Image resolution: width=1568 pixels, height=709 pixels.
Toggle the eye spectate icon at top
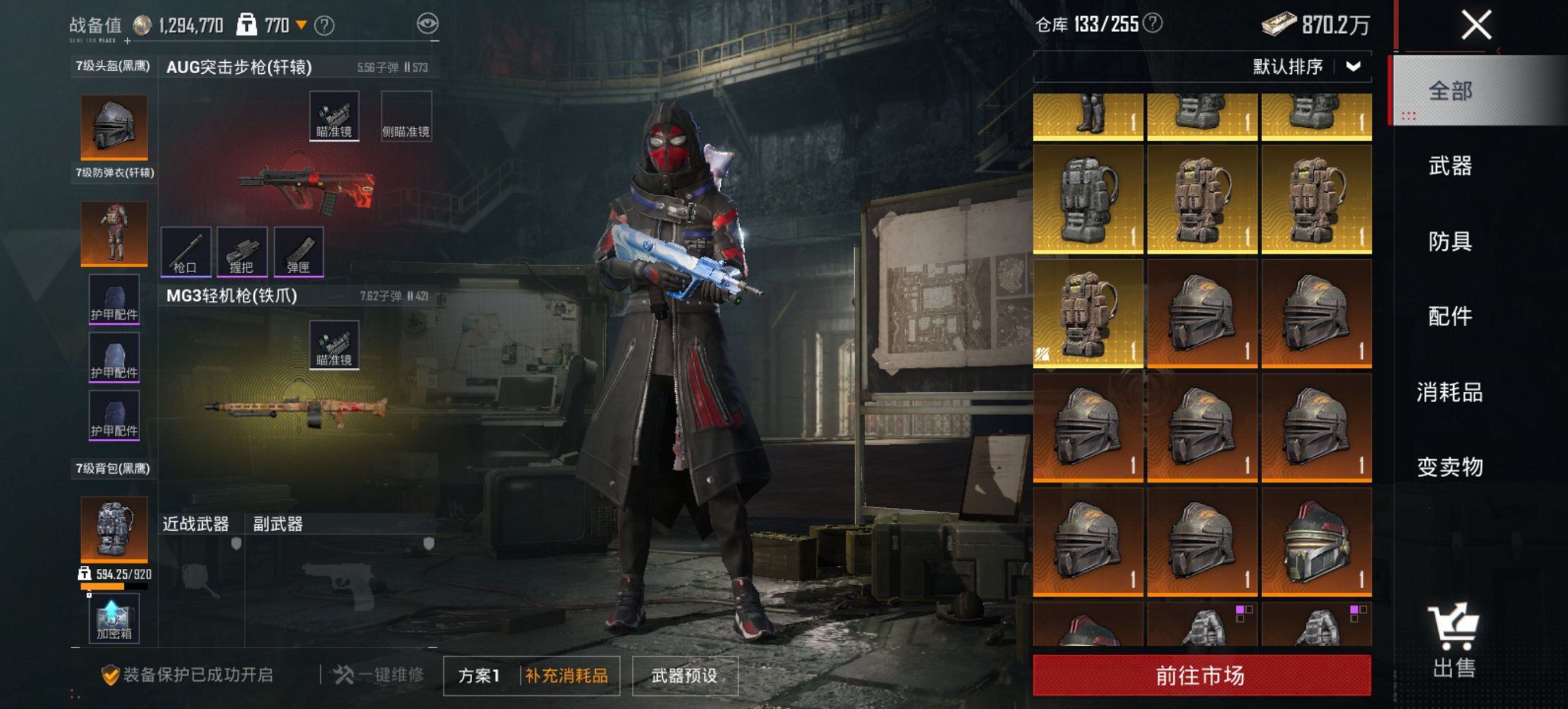tap(426, 23)
